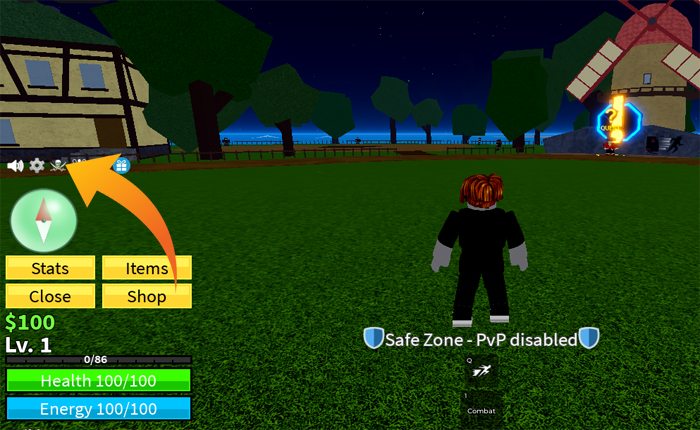
Task: Open the Items inventory
Action: [x=147, y=268]
